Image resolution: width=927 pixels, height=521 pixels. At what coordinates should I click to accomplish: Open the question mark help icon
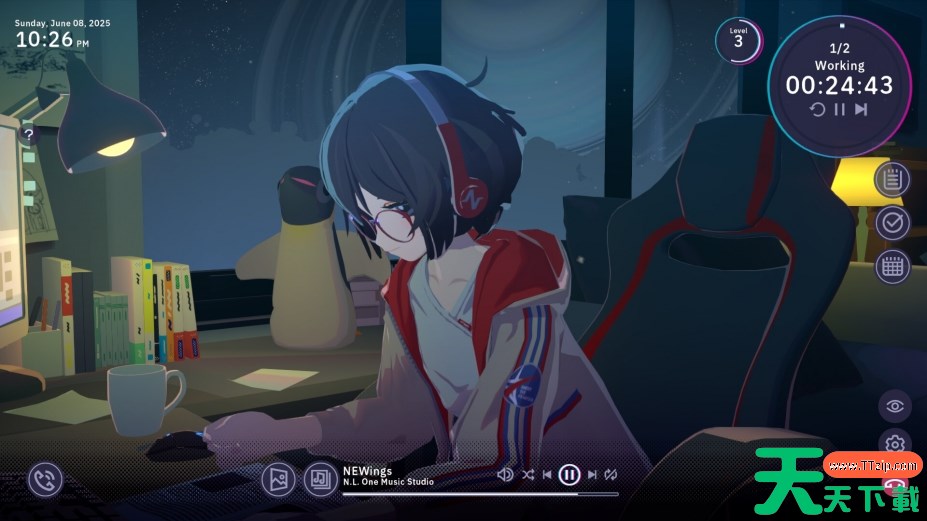click(x=29, y=134)
